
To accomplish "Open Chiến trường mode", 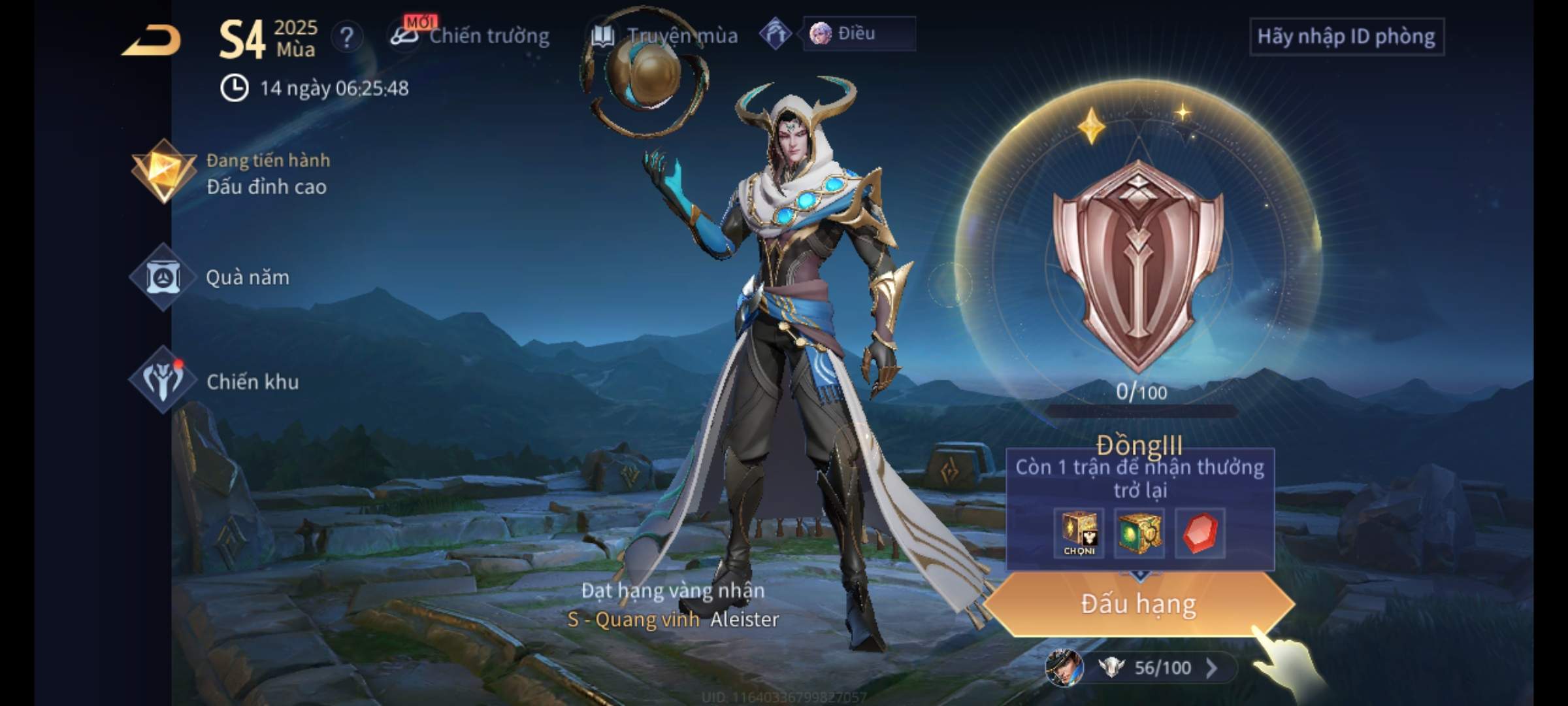I will [x=470, y=36].
